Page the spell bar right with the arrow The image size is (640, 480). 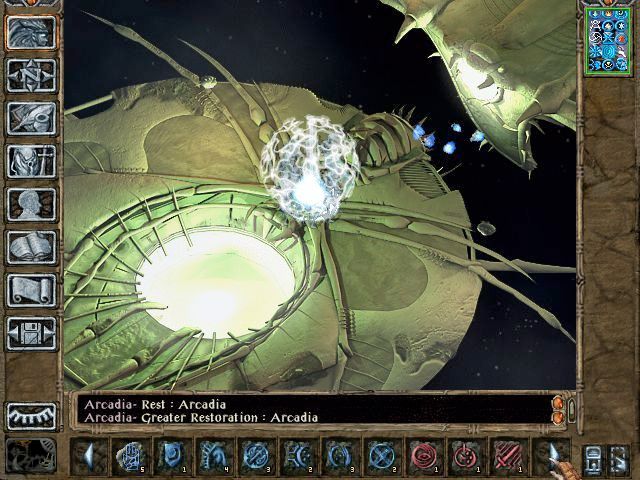(x=553, y=456)
